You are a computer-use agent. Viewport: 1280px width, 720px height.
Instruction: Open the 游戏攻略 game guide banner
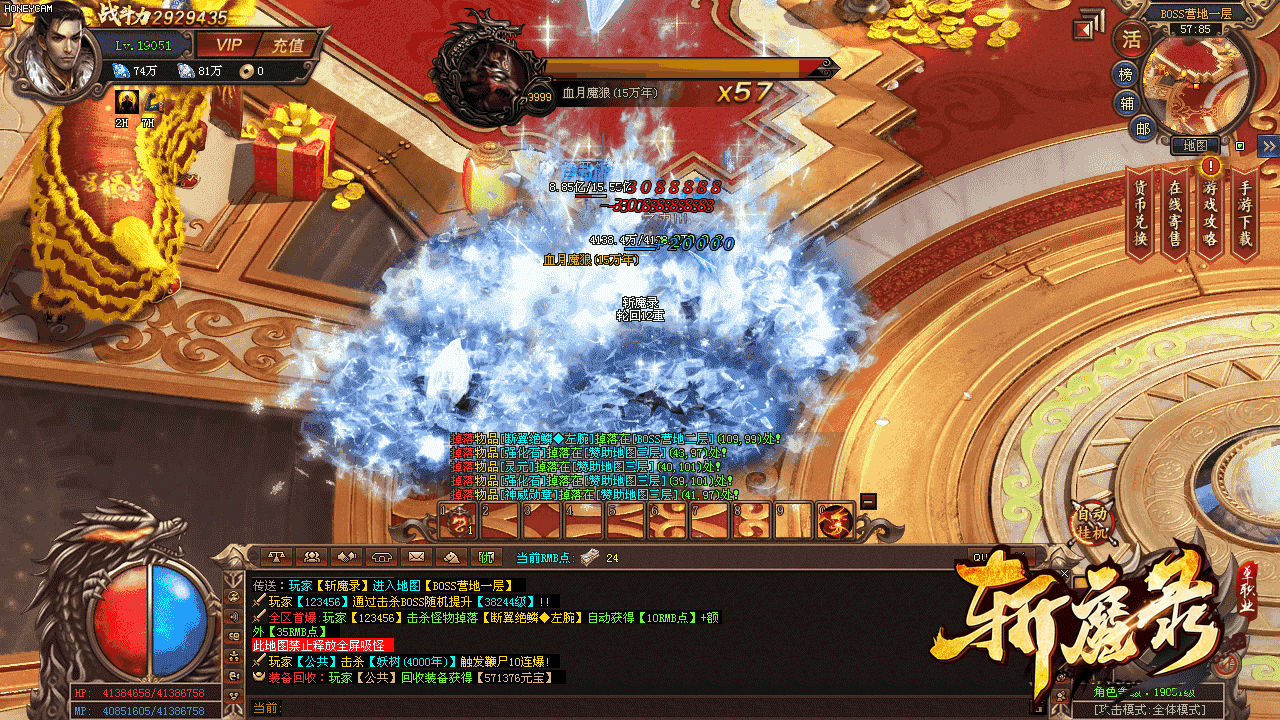click(x=1210, y=213)
